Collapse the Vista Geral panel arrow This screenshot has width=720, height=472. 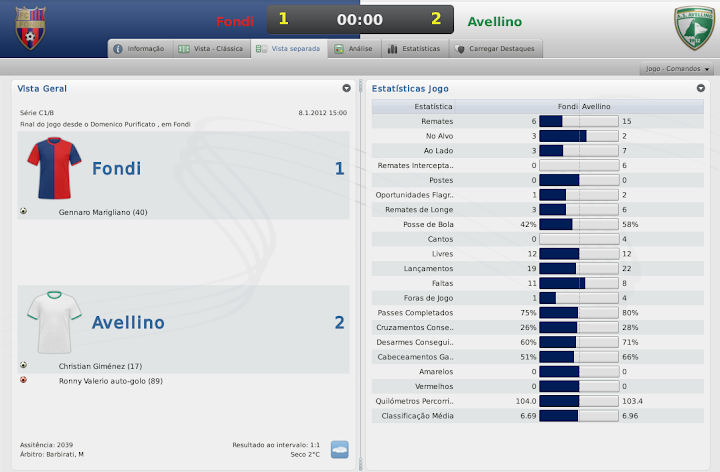tap(346, 88)
